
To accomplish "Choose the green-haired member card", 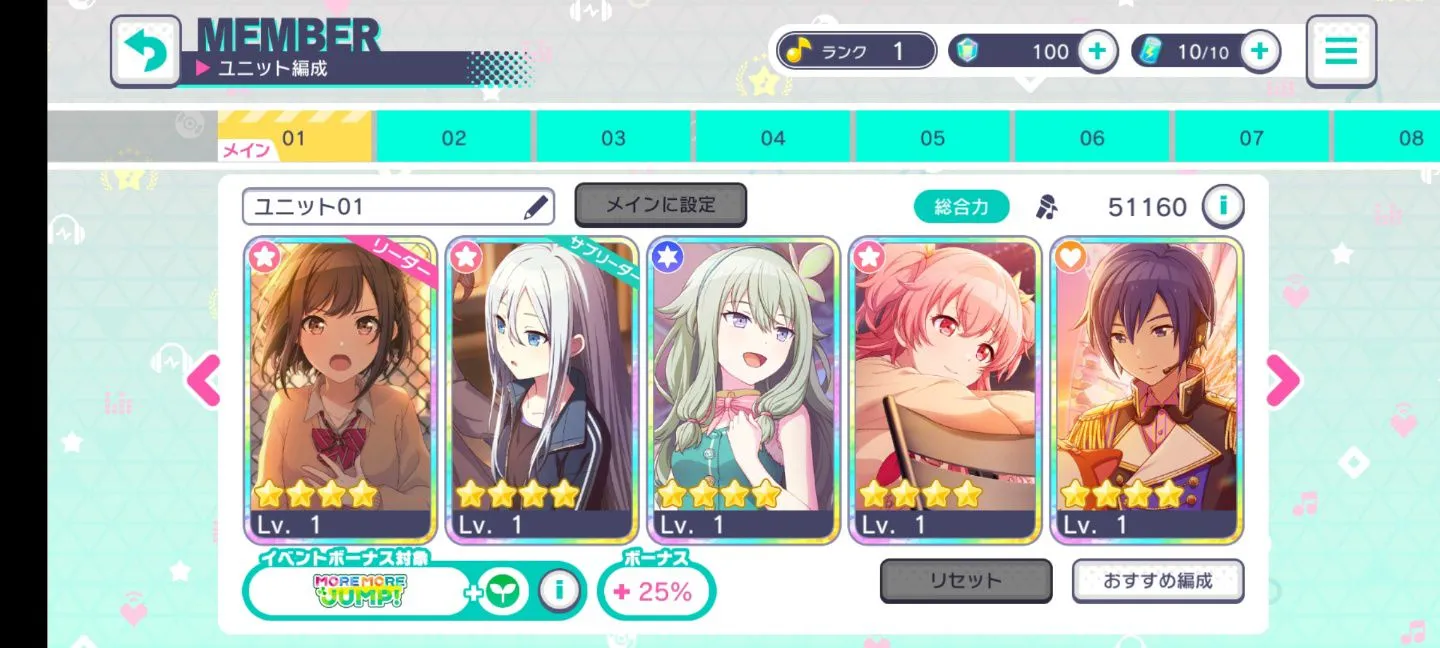I will [x=744, y=390].
